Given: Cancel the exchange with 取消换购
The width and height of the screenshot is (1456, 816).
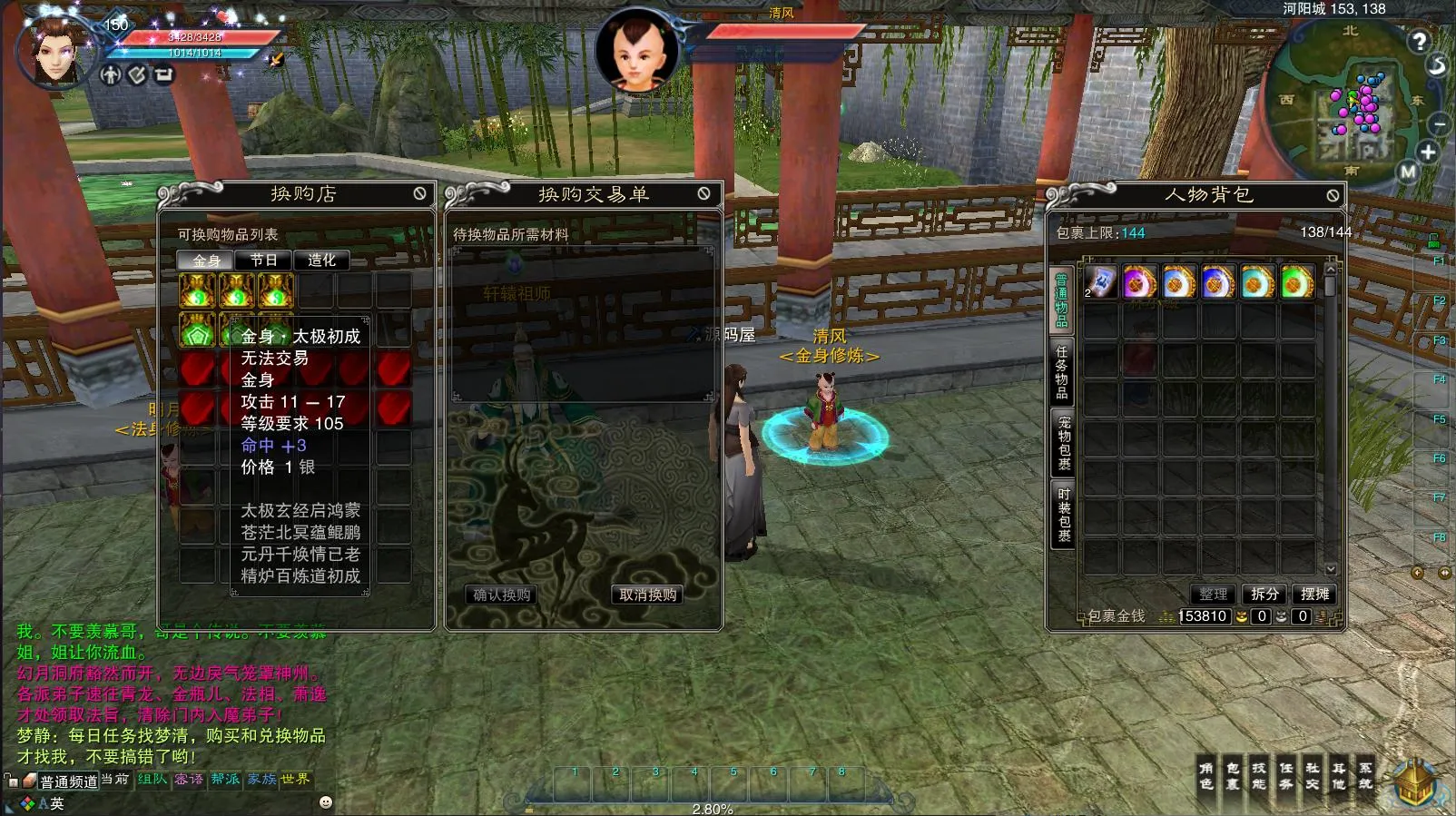Looking at the screenshot, I should click(x=647, y=595).
